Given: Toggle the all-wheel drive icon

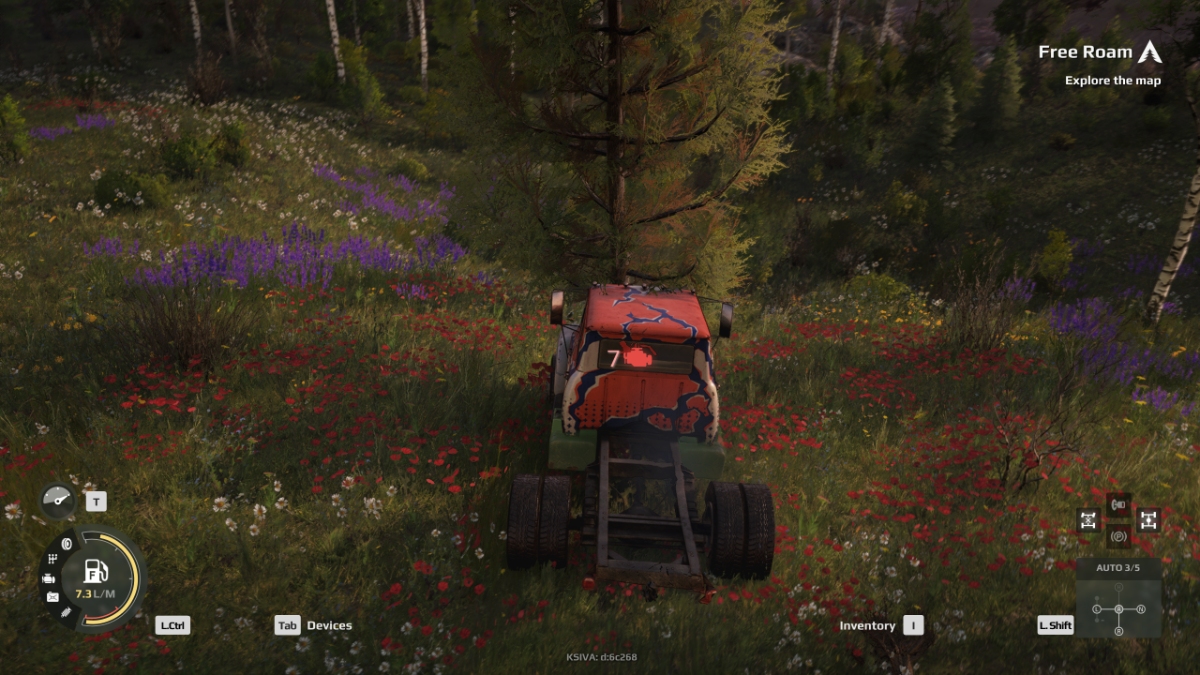Looking at the screenshot, I should click(x=1149, y=520).
